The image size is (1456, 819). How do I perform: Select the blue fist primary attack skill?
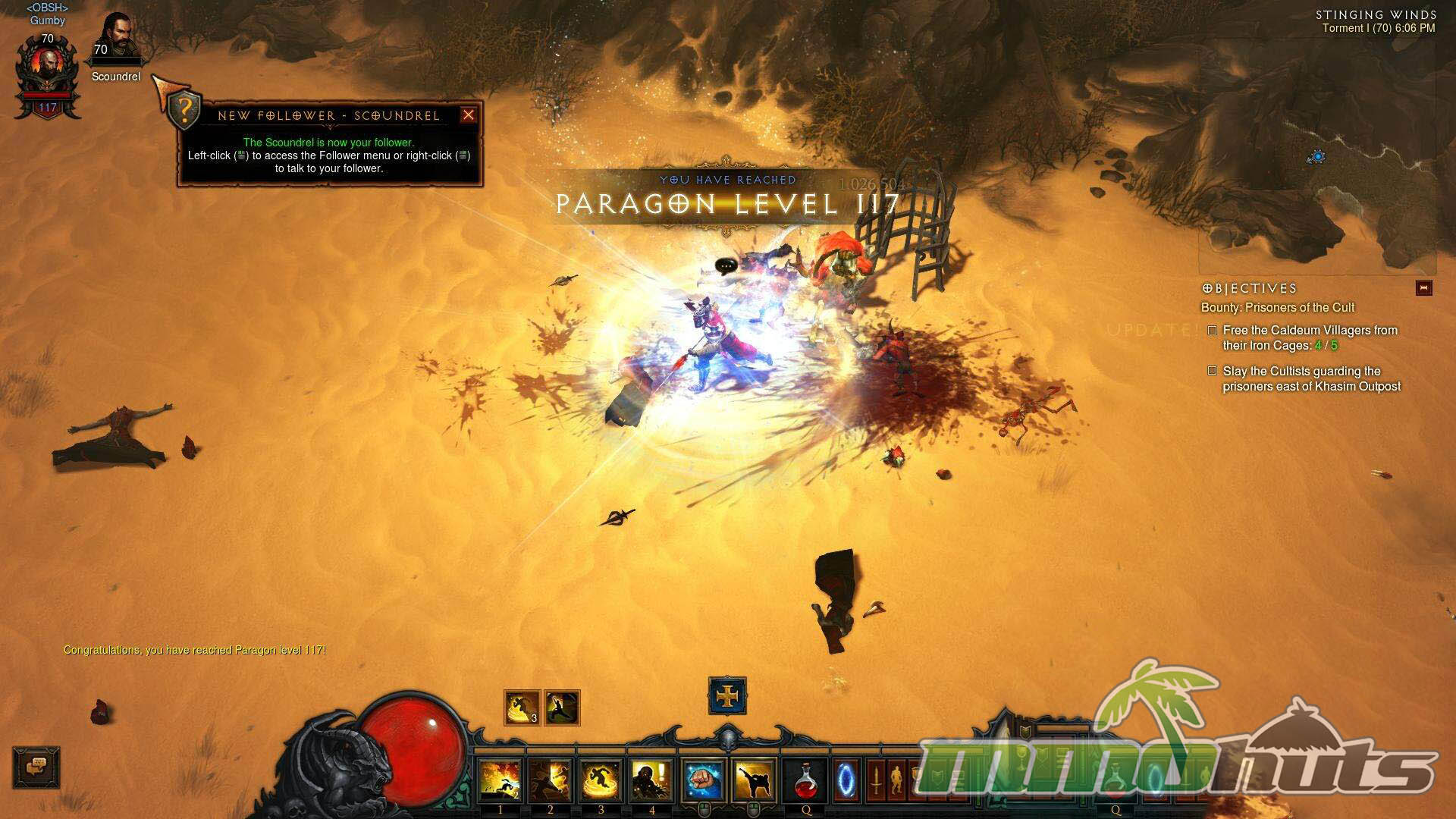[x=704, y=781]
